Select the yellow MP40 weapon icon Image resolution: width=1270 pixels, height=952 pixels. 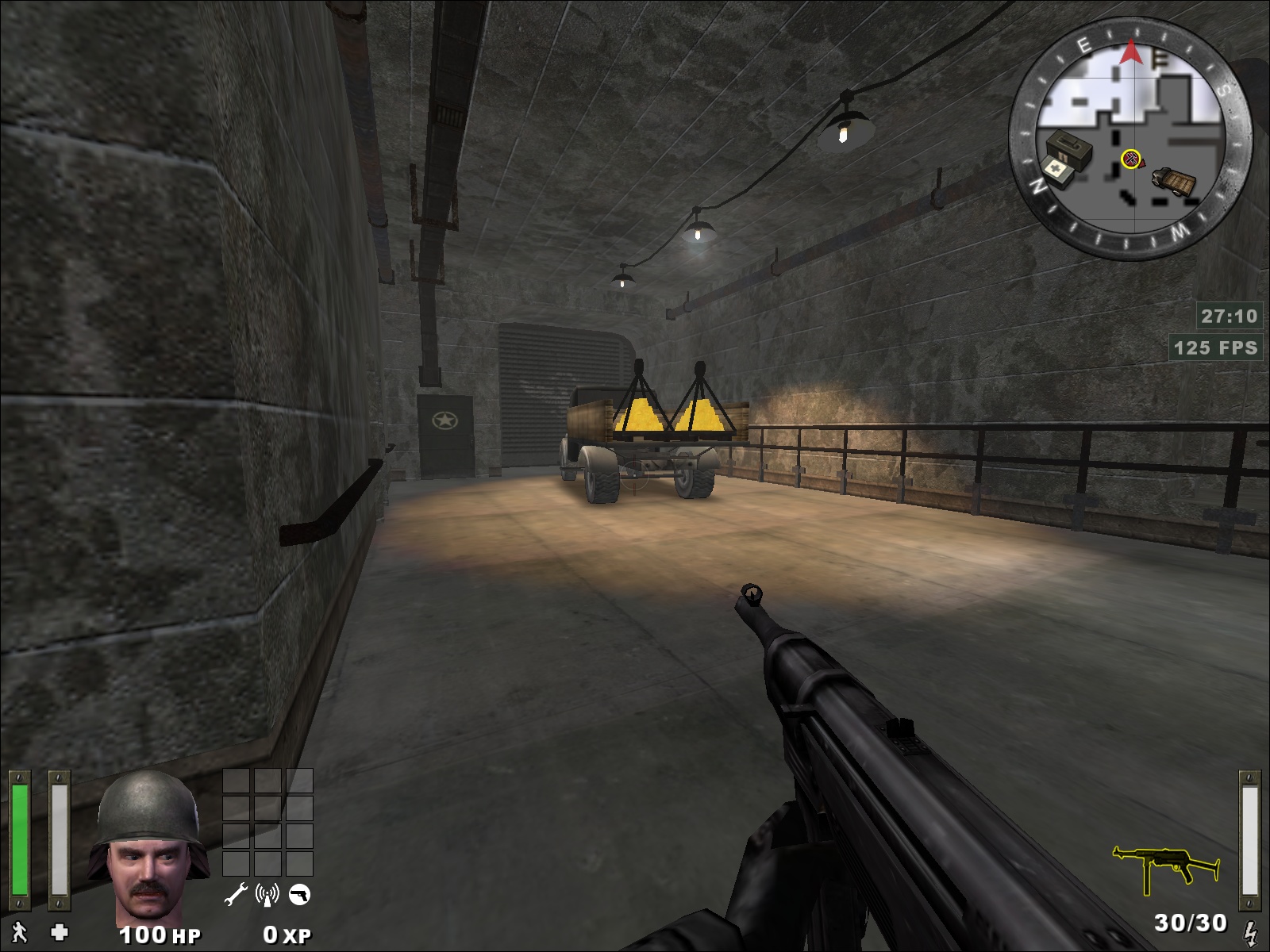[1165, 869]
